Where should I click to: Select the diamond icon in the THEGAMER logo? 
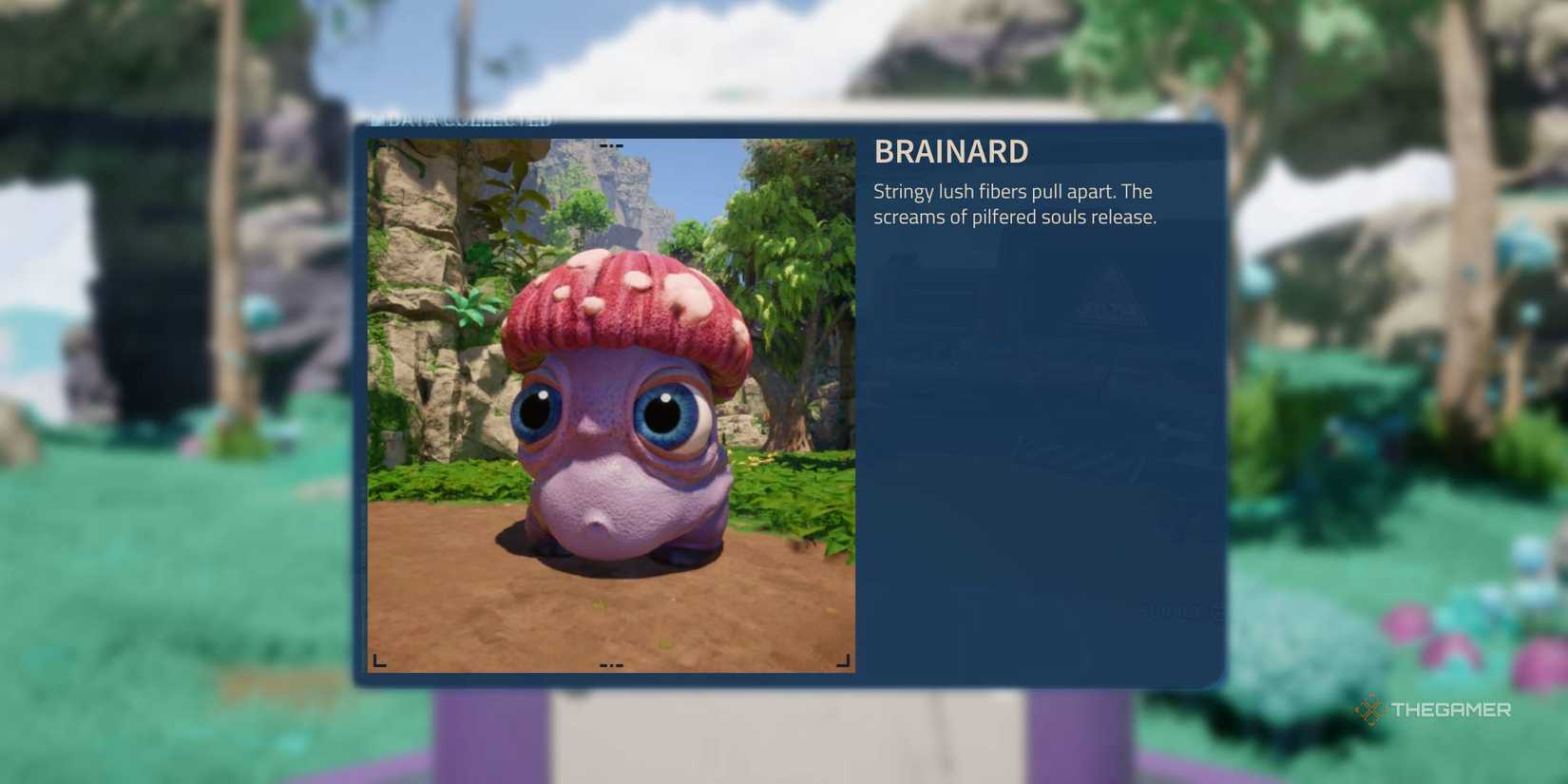click(1369, 708)
